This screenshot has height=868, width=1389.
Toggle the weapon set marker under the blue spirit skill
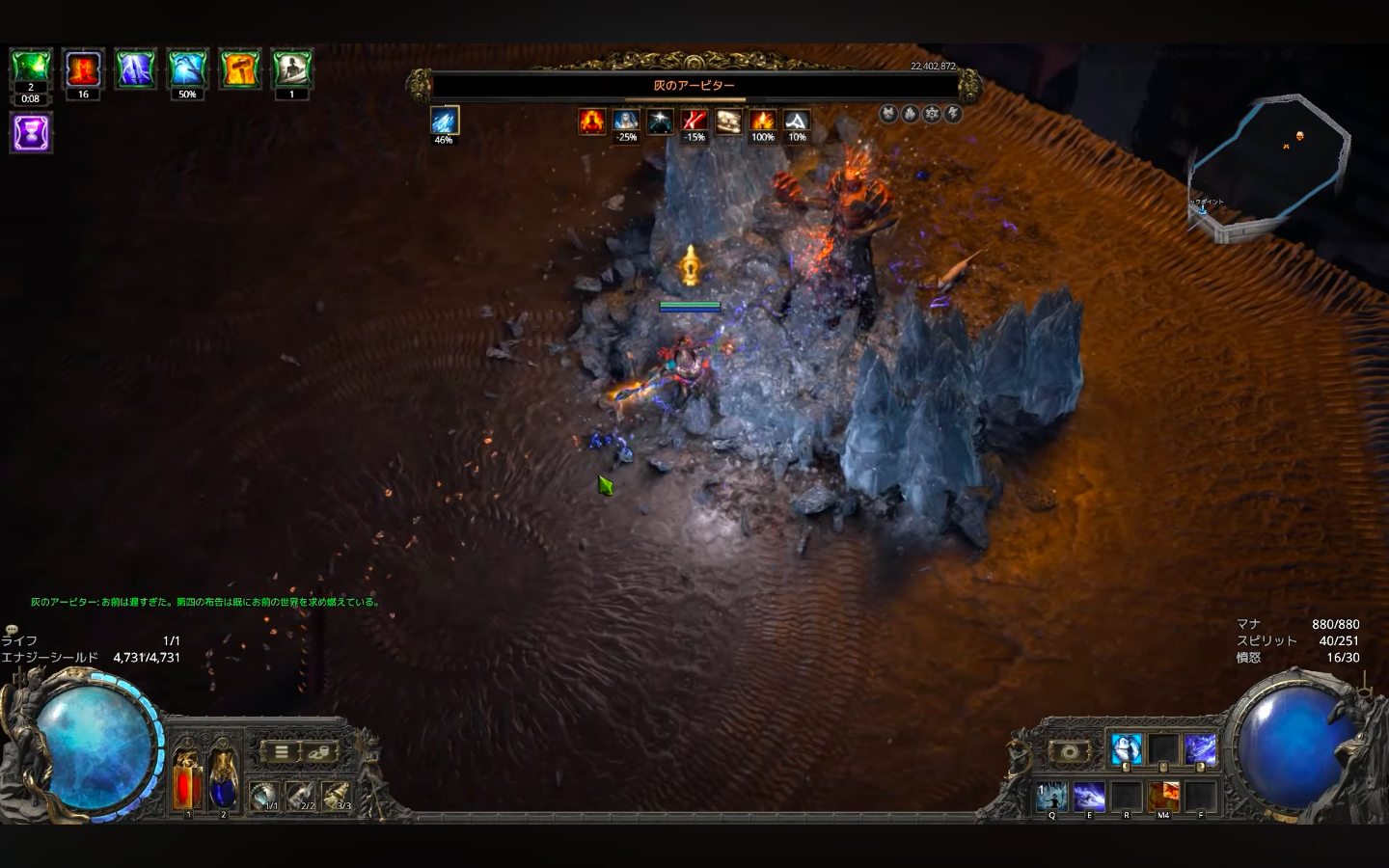pyautogui.click(x=1127, y=767)
